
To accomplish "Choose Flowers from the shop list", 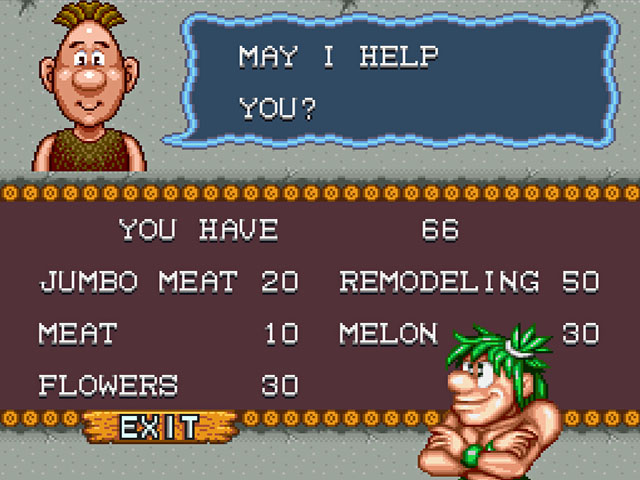I will pyautogui.click(x=108, y=384).
